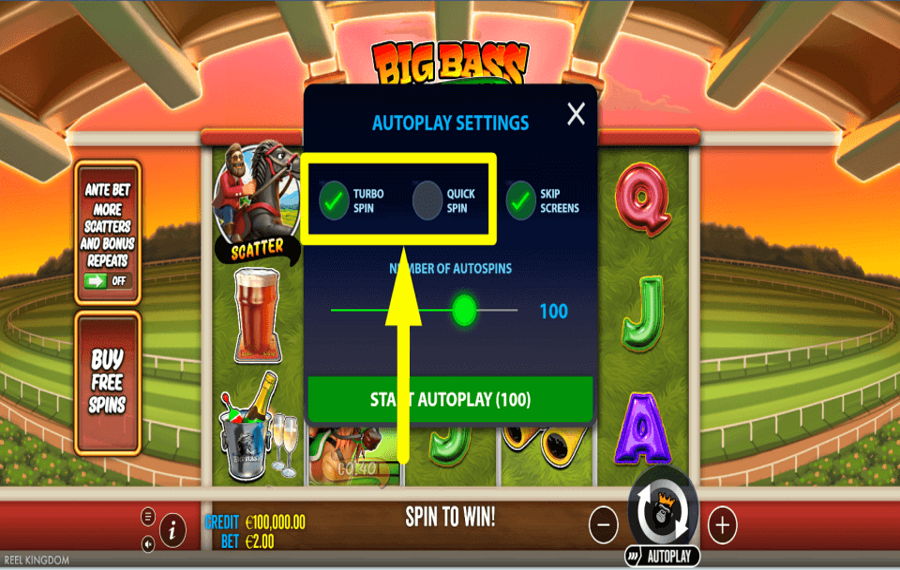900x570 pixels.
Task: Toggle the Turbo Spin checkbox
Action: click(x=333, y=201)
